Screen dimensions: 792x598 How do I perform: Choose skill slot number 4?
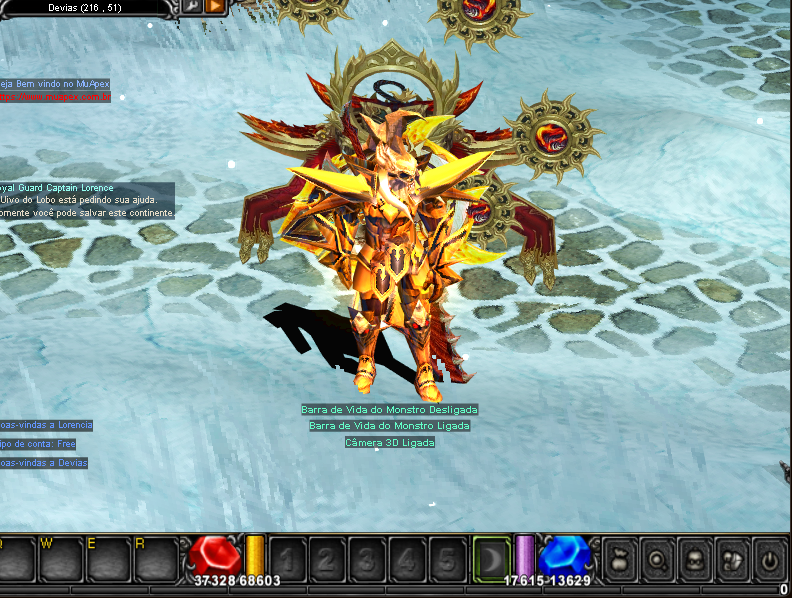coord(407,558)
